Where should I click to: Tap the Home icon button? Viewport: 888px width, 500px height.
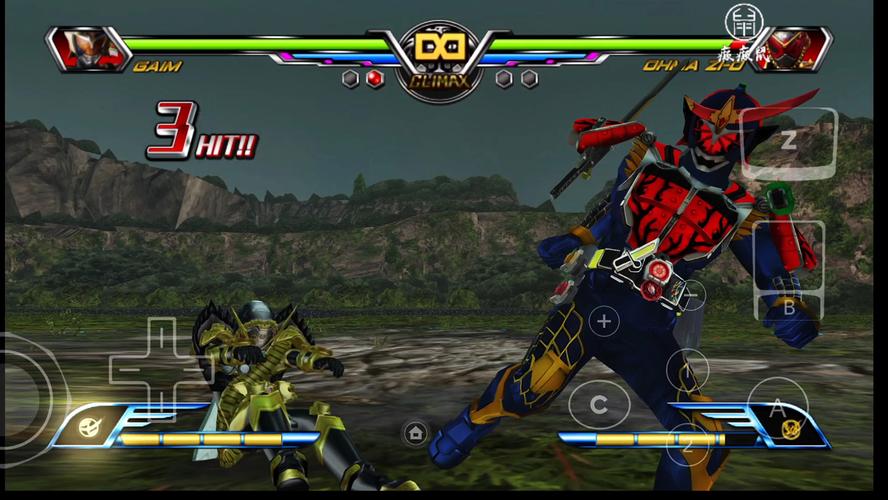coord(416,433)
